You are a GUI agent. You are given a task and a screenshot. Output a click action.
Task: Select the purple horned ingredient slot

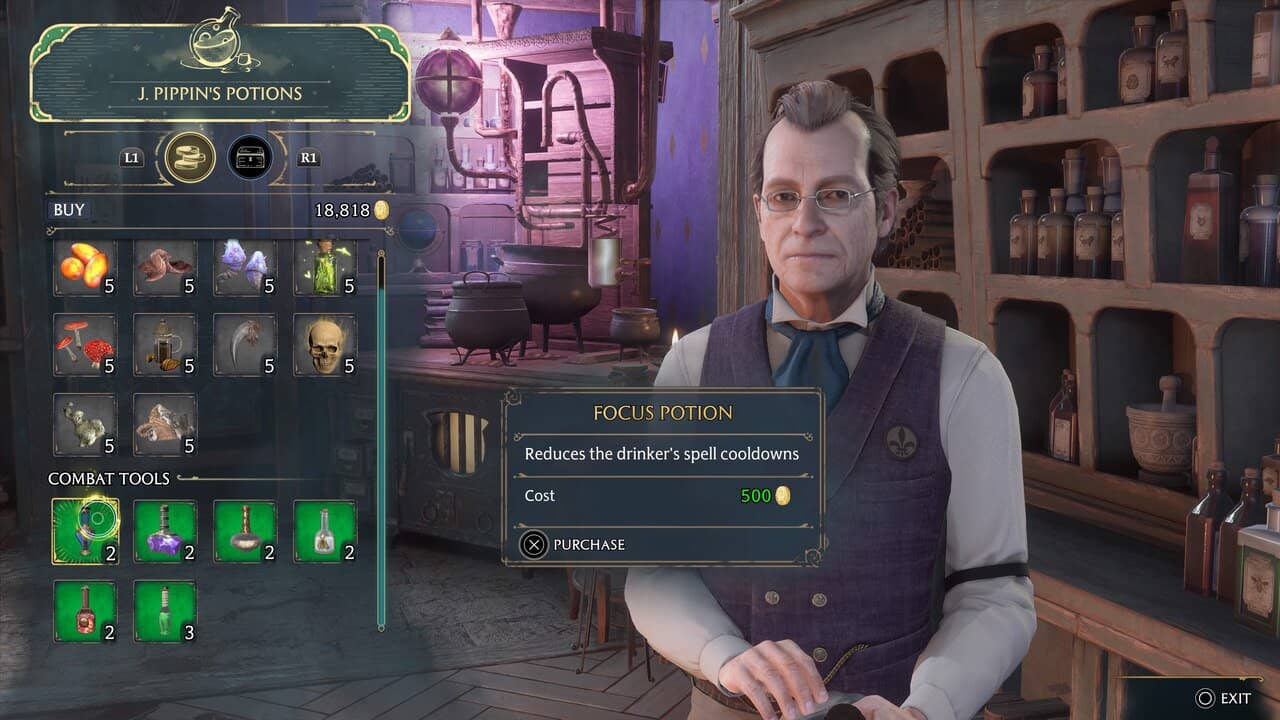click(x=245, y=268)
